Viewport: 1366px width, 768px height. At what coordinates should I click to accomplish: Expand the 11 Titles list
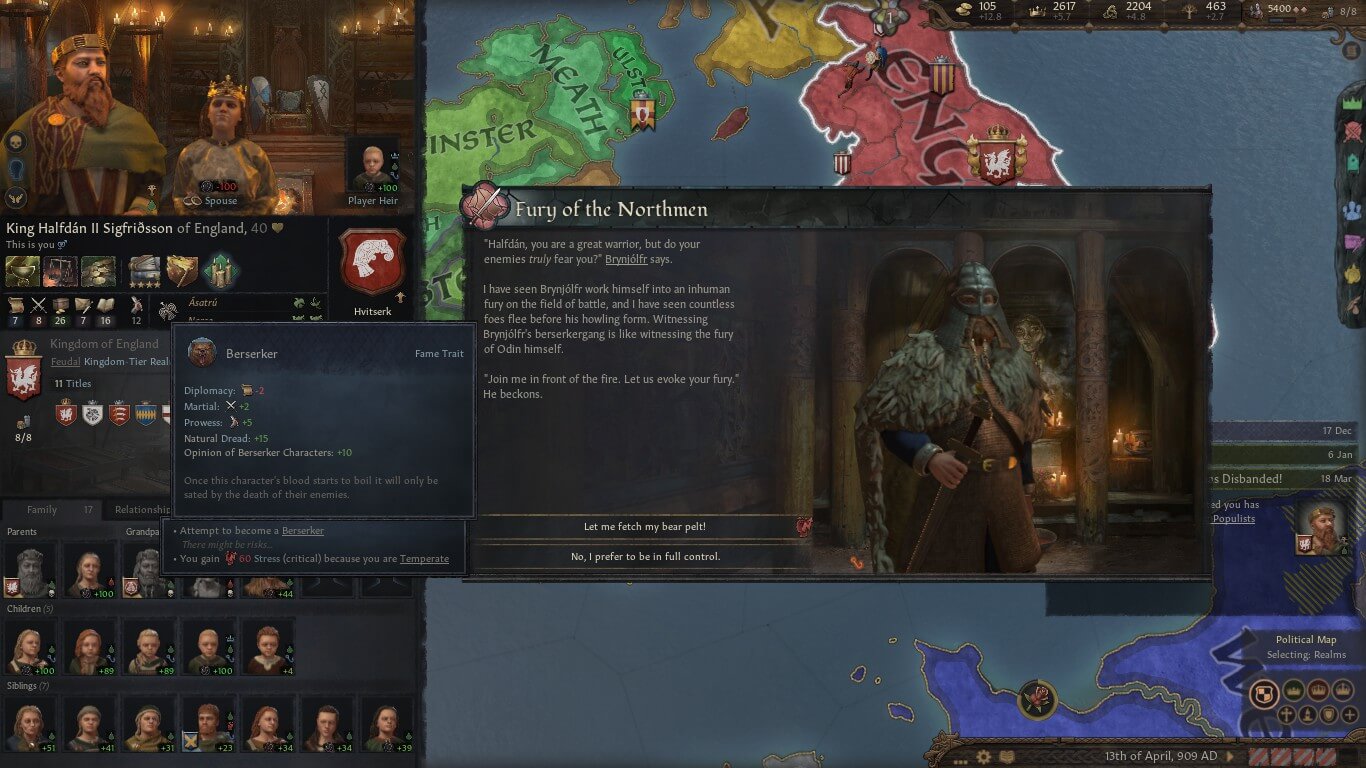coord(72,383)
